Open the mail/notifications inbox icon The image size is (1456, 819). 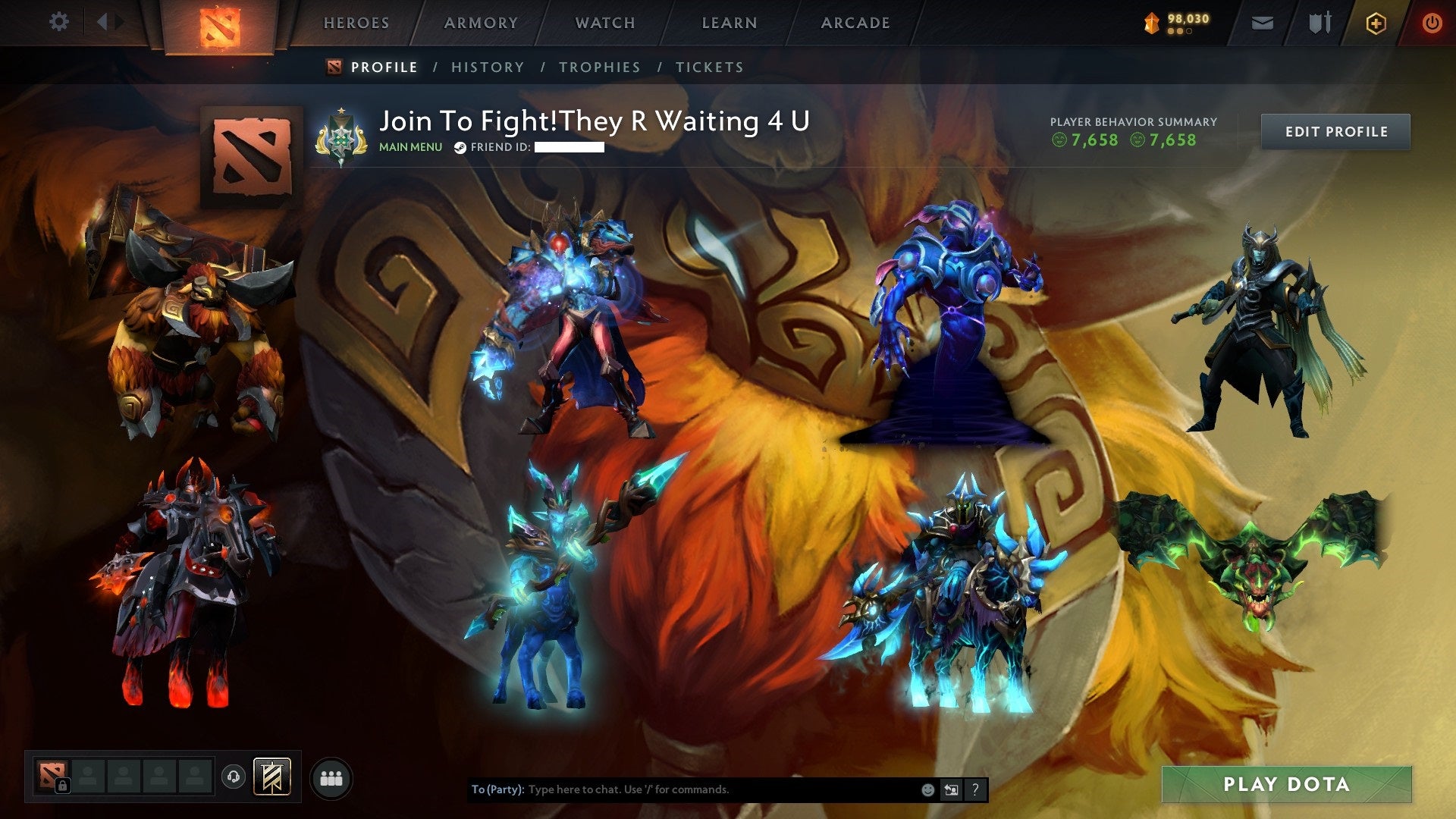pyautogui.click(x=1263, y=23)
